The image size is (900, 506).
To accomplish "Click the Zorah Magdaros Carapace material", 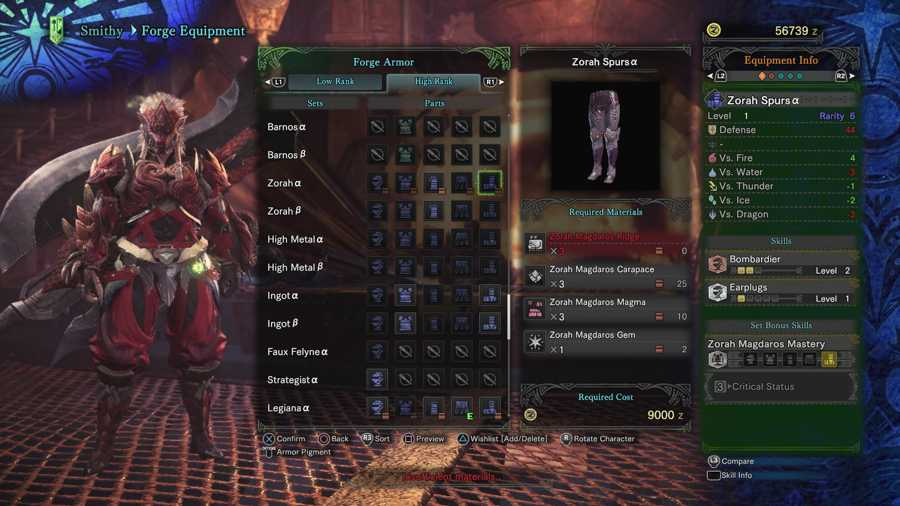I will coord(607,276).
